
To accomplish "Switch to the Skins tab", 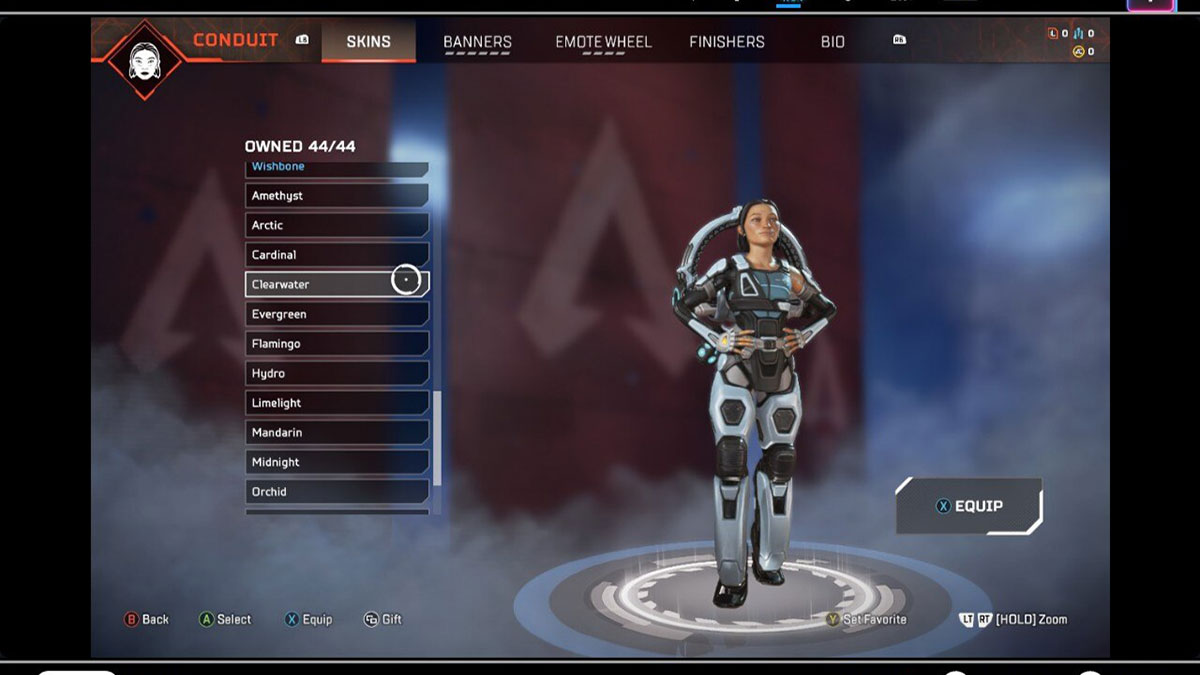I will (368, 42).
